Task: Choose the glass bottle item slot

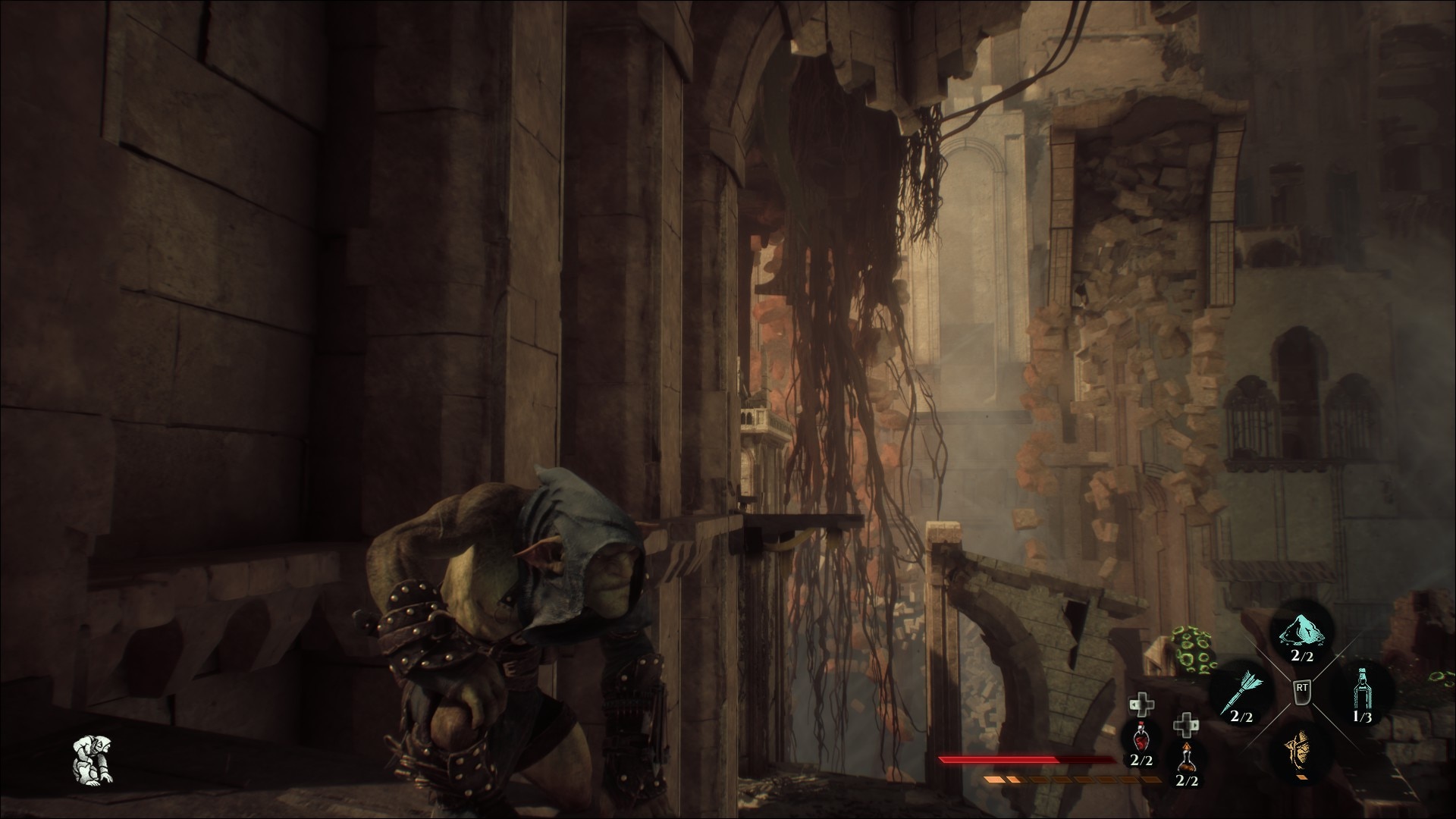Action: [x=1363, y=690]
